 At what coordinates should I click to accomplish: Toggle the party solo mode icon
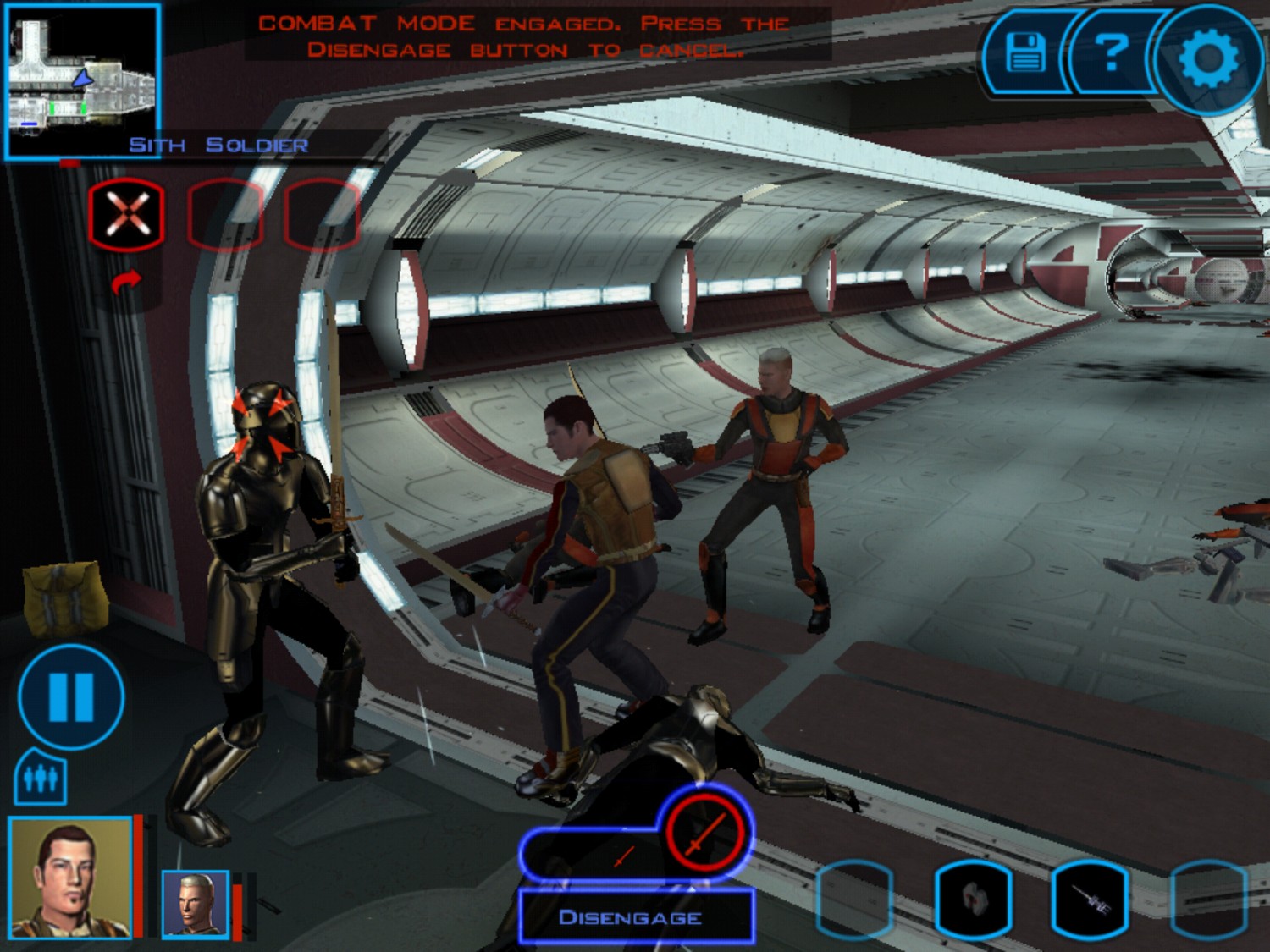(x=40, y=778)
